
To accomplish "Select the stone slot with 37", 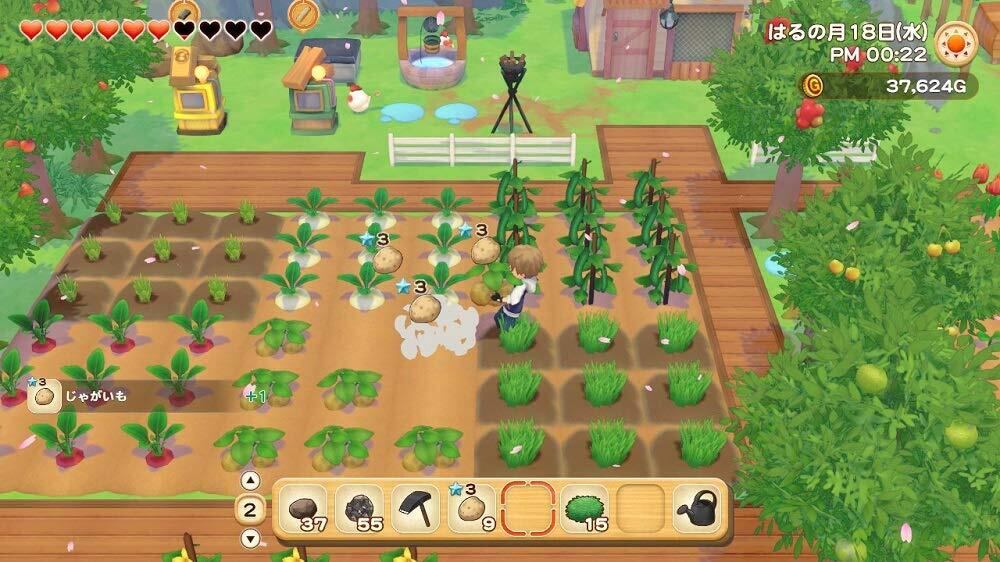I will click(x=302, y=509).
